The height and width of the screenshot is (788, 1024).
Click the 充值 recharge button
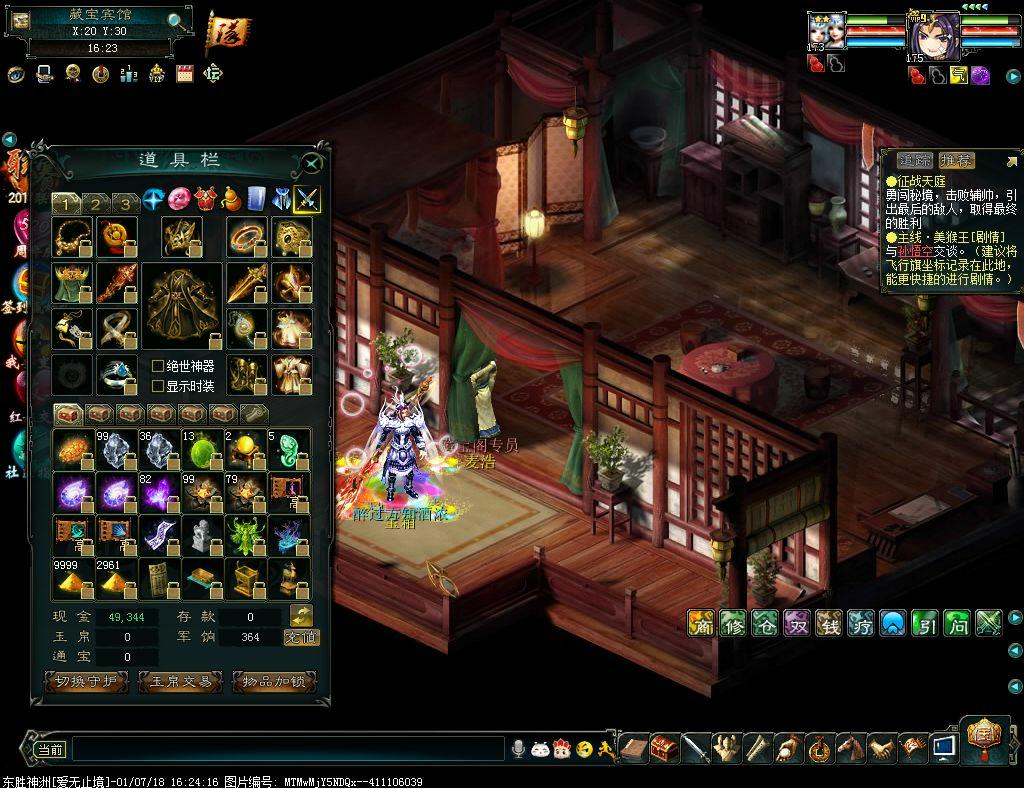301,637
